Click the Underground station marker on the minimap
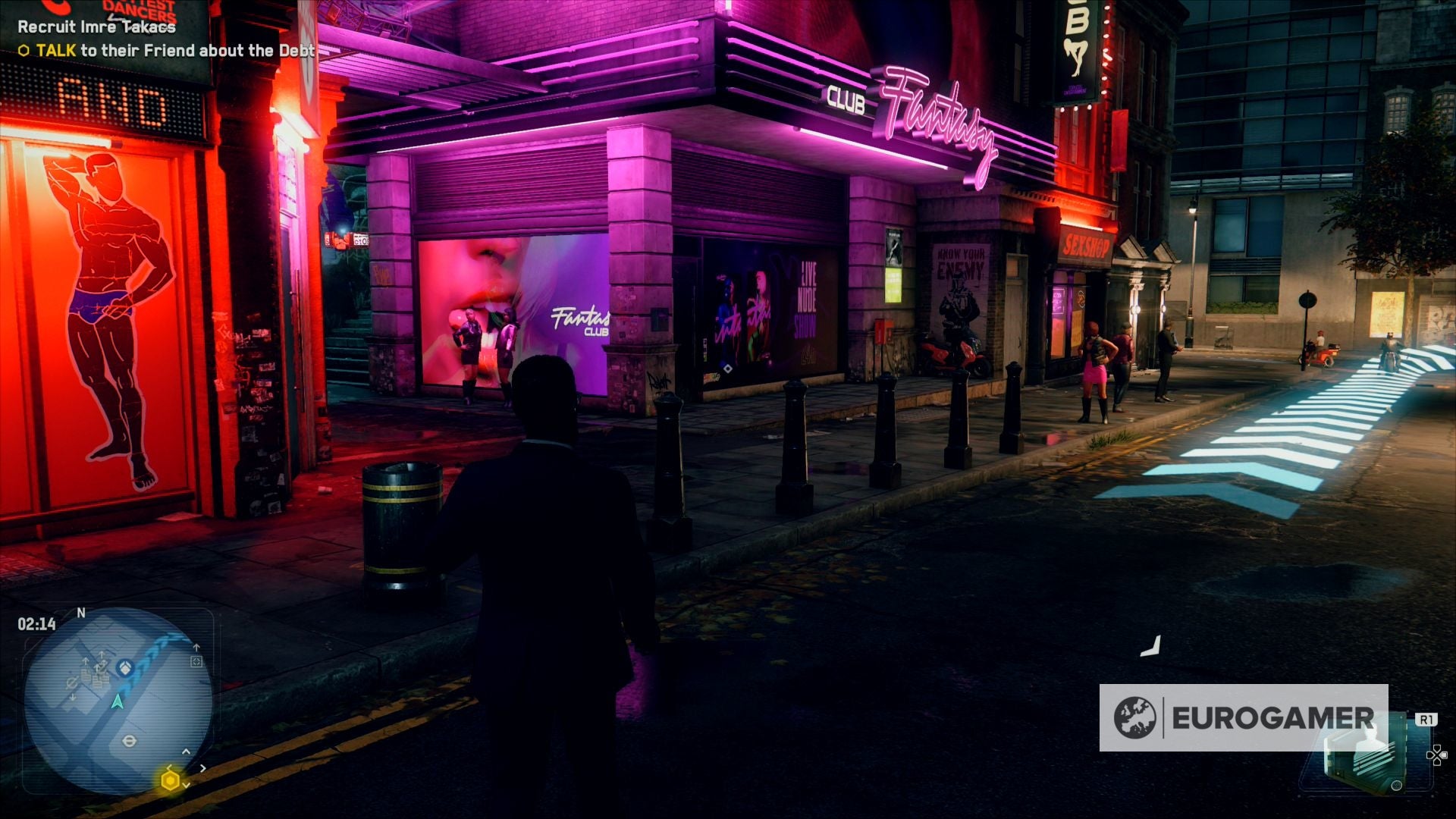Image resolution: width=1456 pixels, height=819 pixels. [x=130, y=741]
